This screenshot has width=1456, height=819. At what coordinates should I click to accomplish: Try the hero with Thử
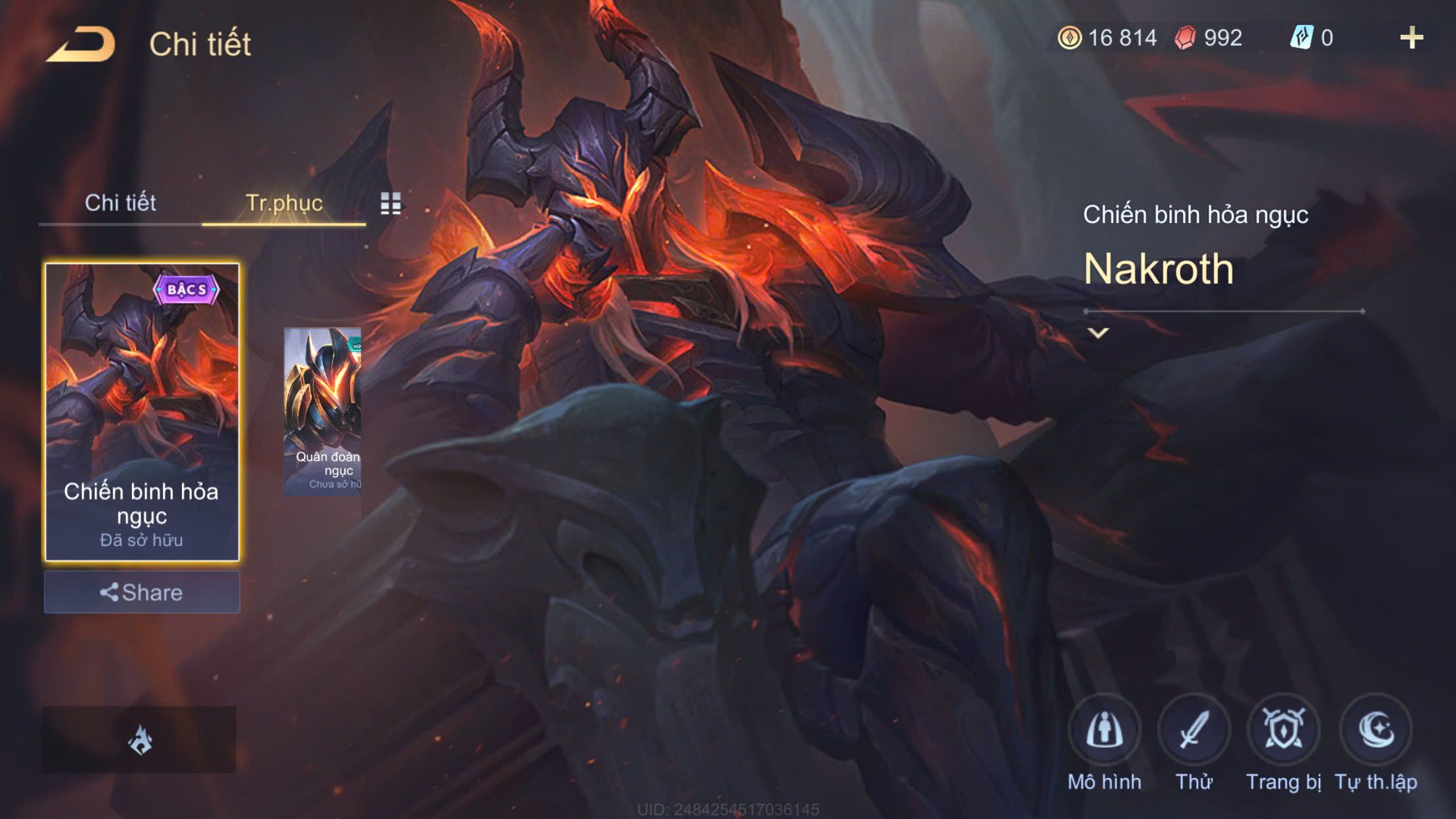click(x=1194, y=731)
